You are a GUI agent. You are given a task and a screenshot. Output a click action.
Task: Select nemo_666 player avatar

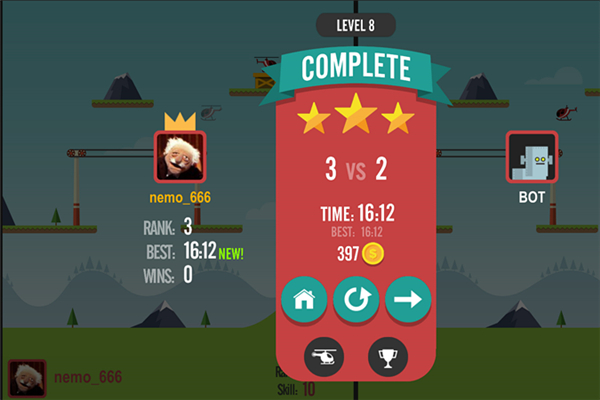point(180,156)
